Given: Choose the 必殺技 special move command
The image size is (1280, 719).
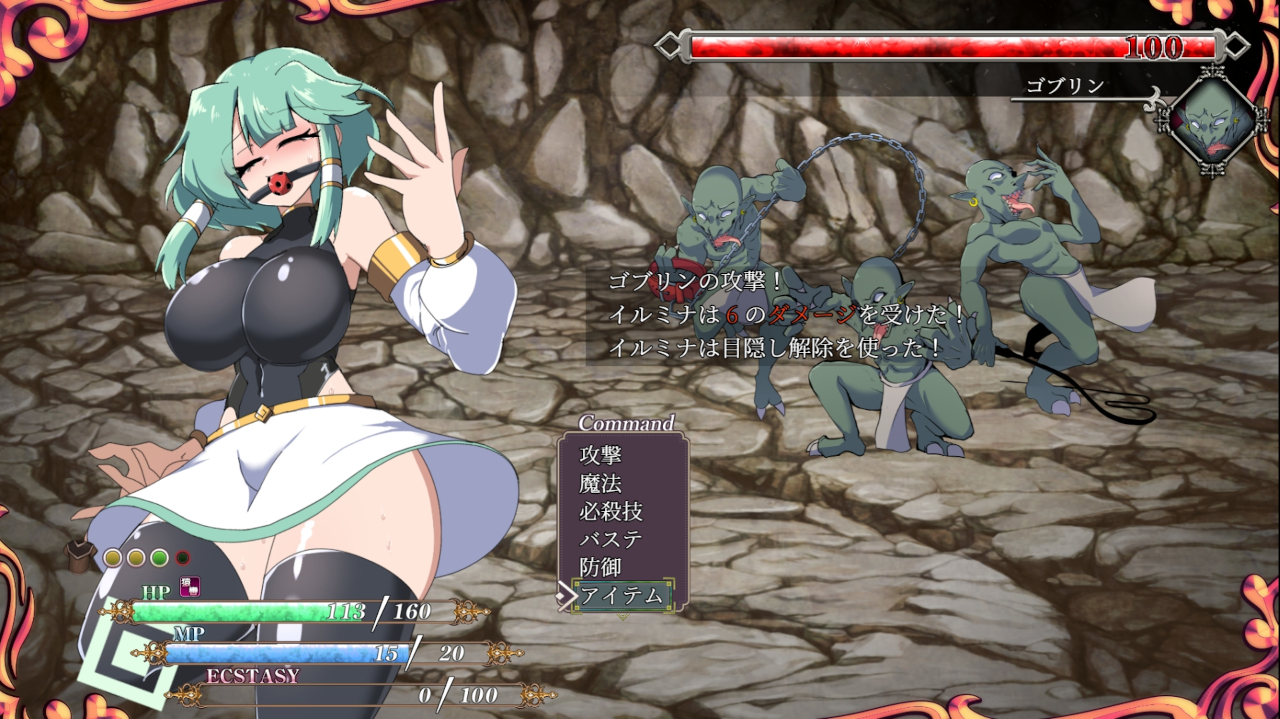Looking at the screenshot, I should pos(611,511).
